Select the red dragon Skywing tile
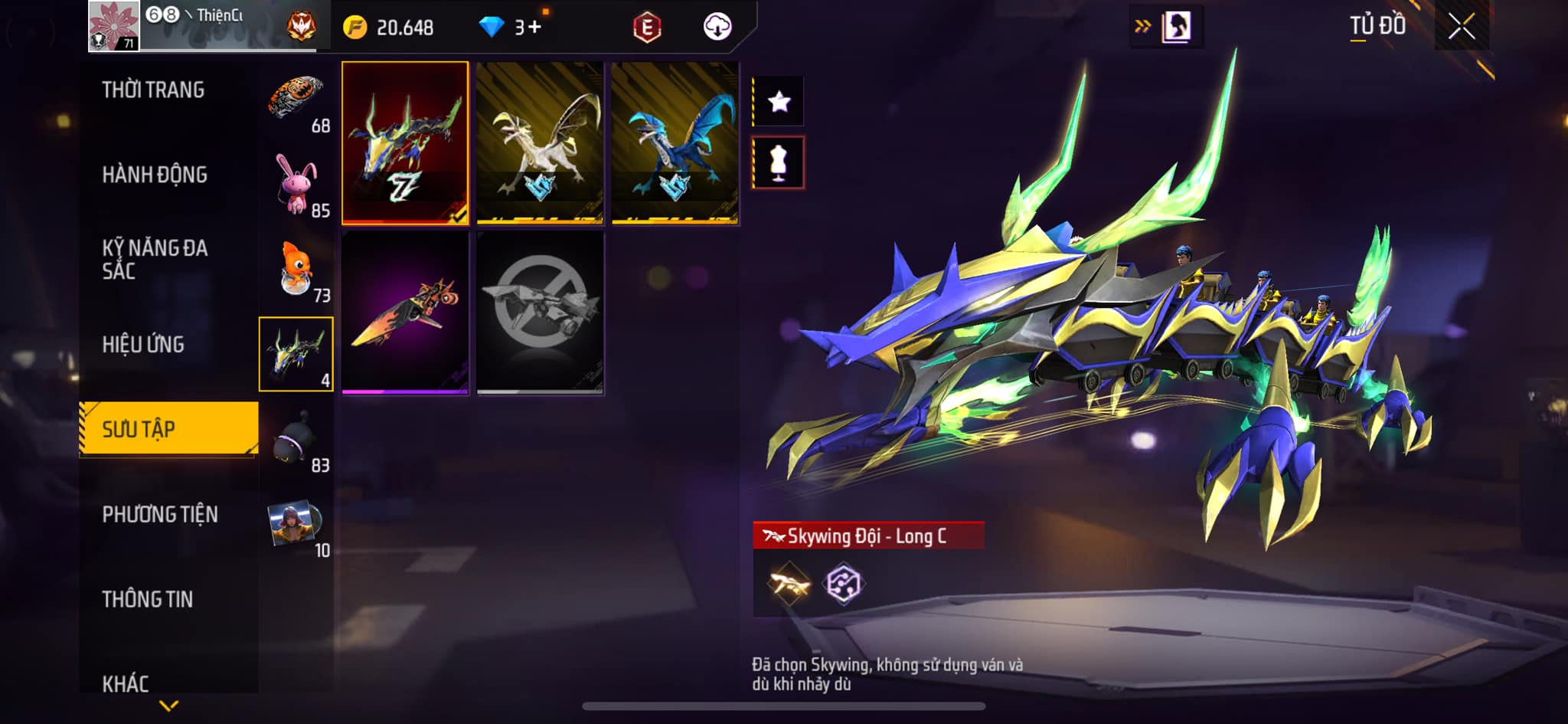Image resolution: width=1568 pixels, height=724 pixels. (x=405, y=143)
